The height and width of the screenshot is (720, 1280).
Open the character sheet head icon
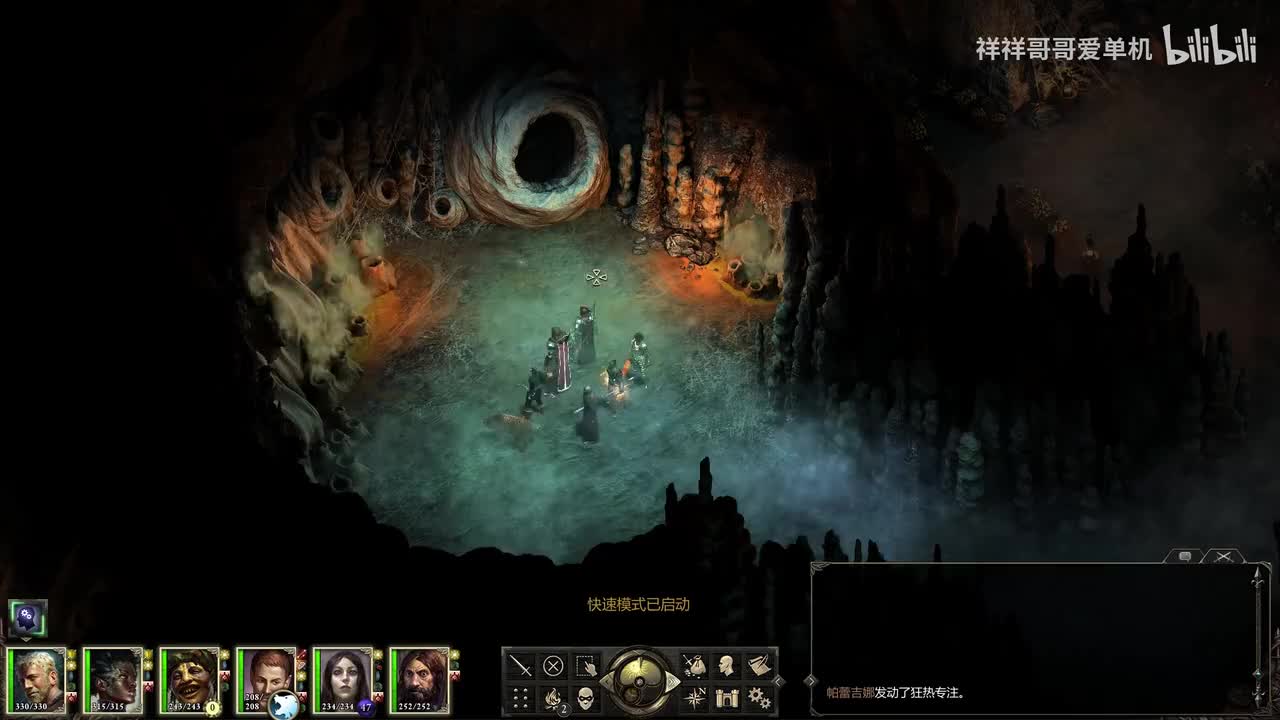(727, 665)
